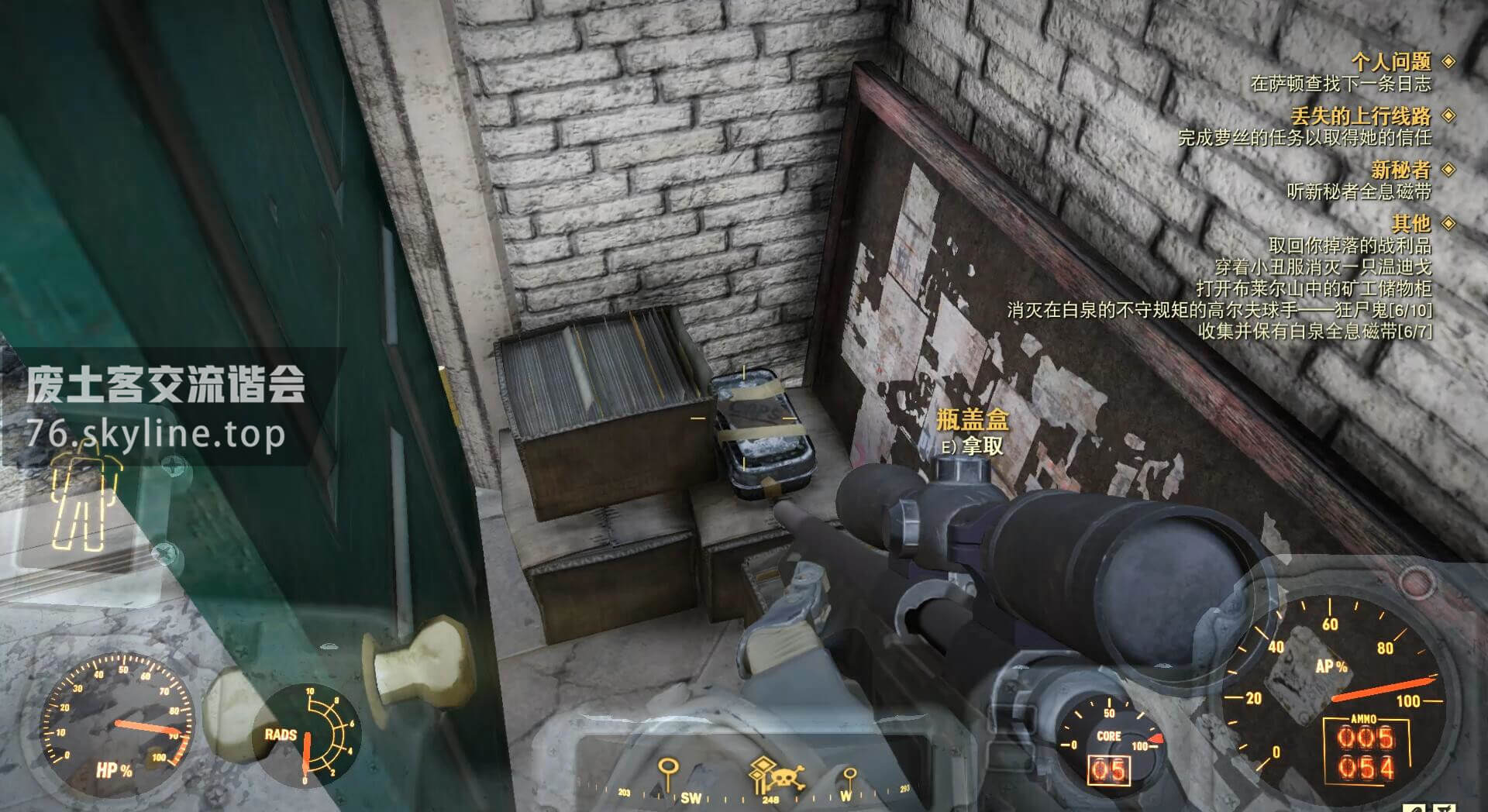
Task: Click the 在萨顿查找下一条日志 objective
Action: point(1340,84)
